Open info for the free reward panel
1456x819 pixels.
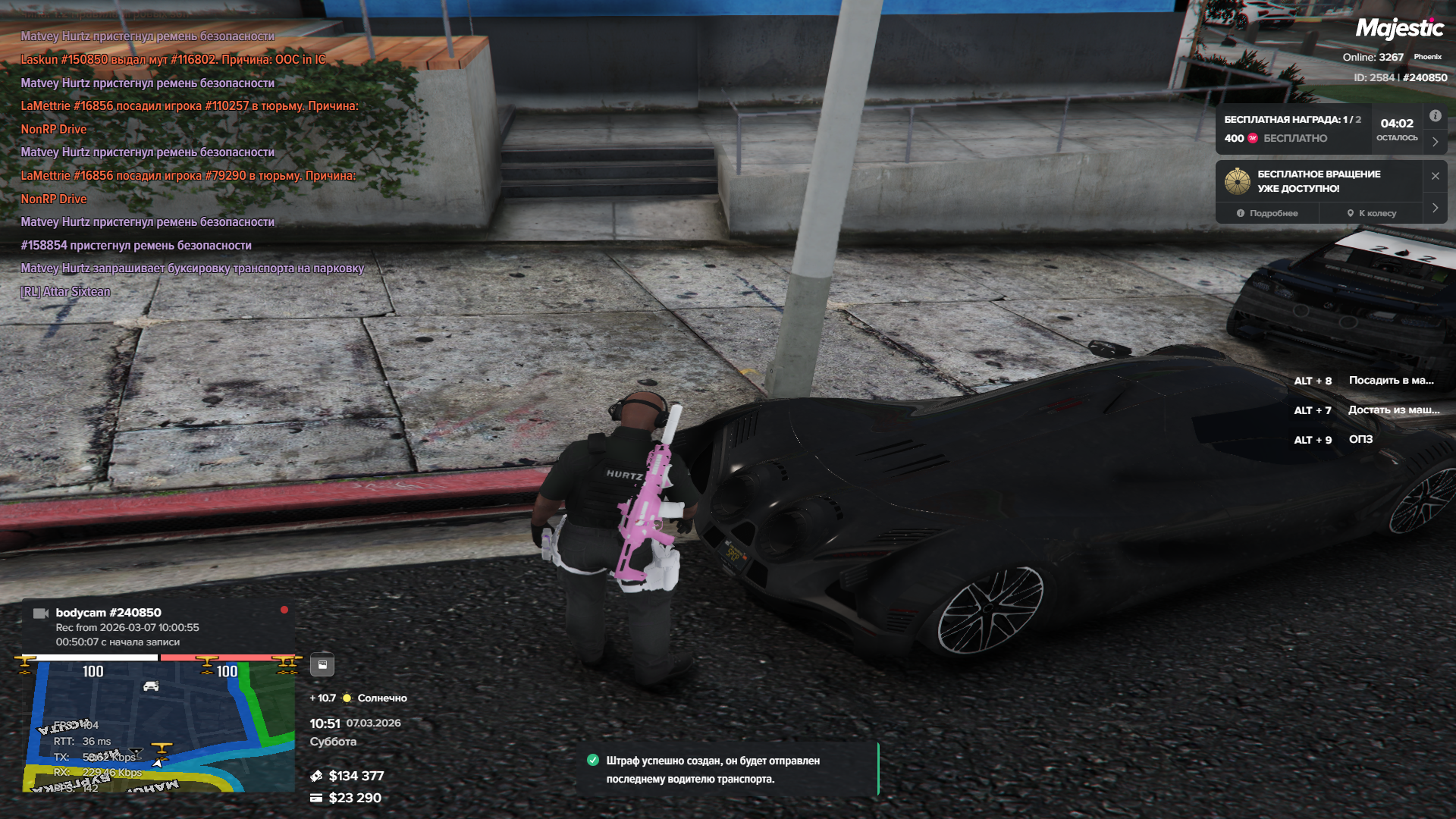[1435, 116]
